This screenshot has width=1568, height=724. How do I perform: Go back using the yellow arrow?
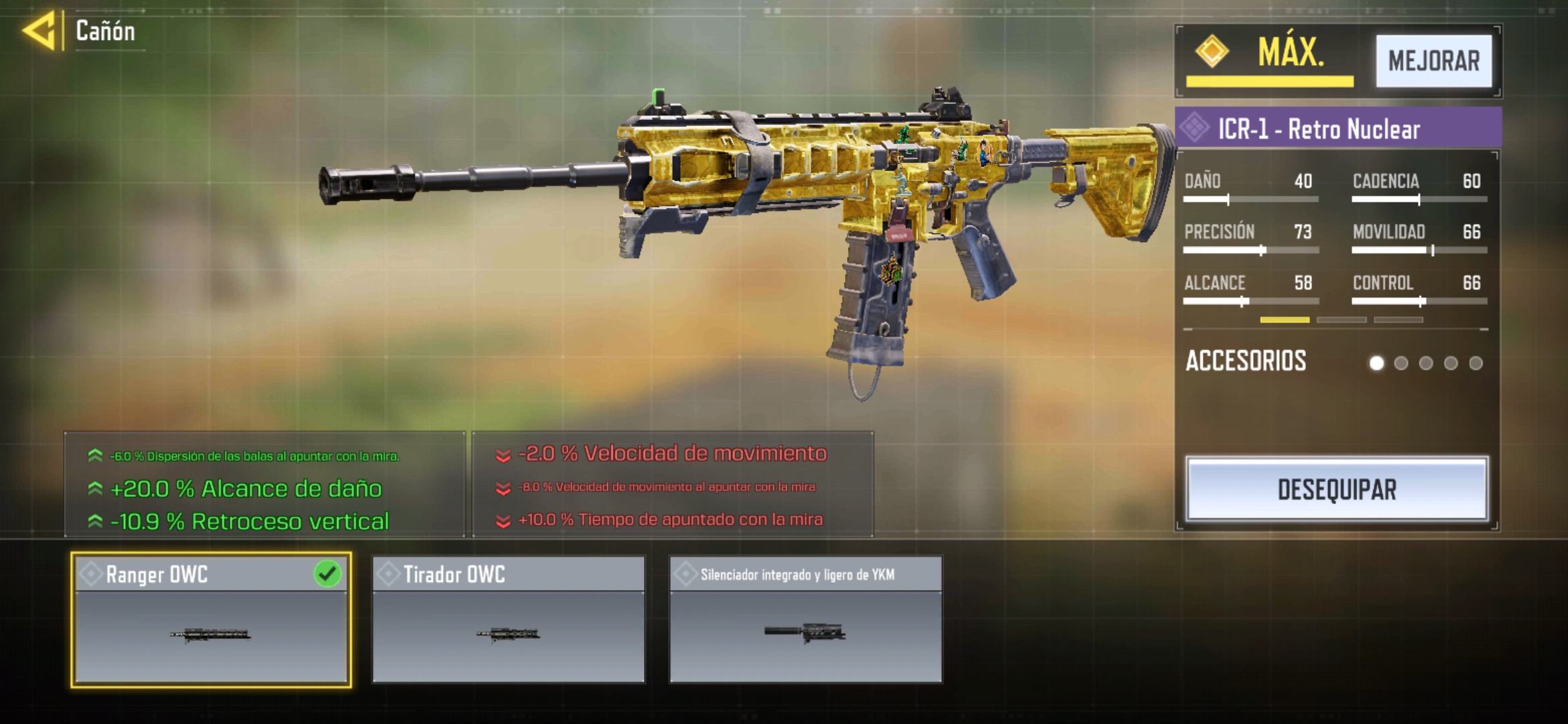pos(39,31)
